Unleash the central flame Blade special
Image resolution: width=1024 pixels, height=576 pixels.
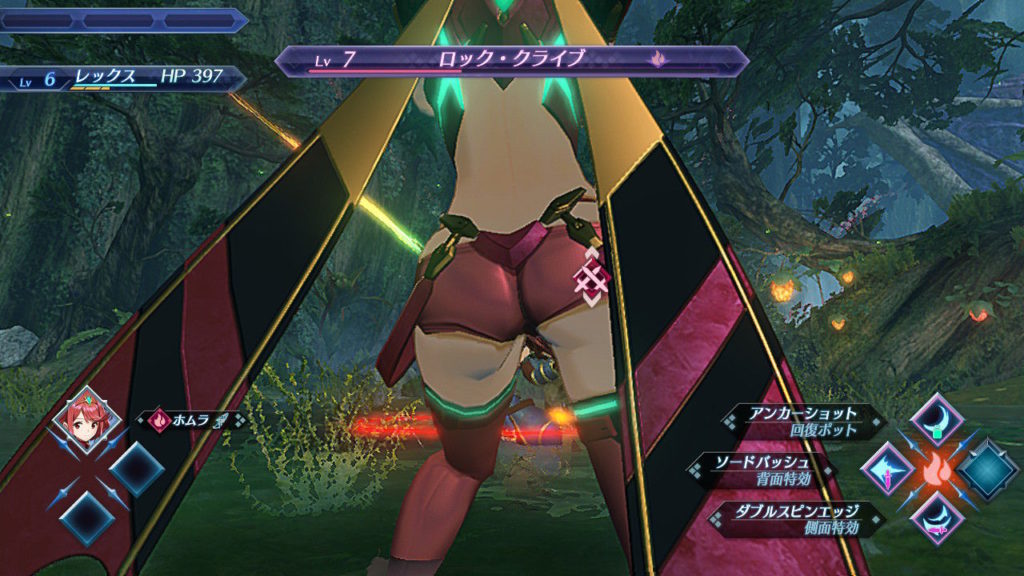pyautogui.click(x=937, y=467)
